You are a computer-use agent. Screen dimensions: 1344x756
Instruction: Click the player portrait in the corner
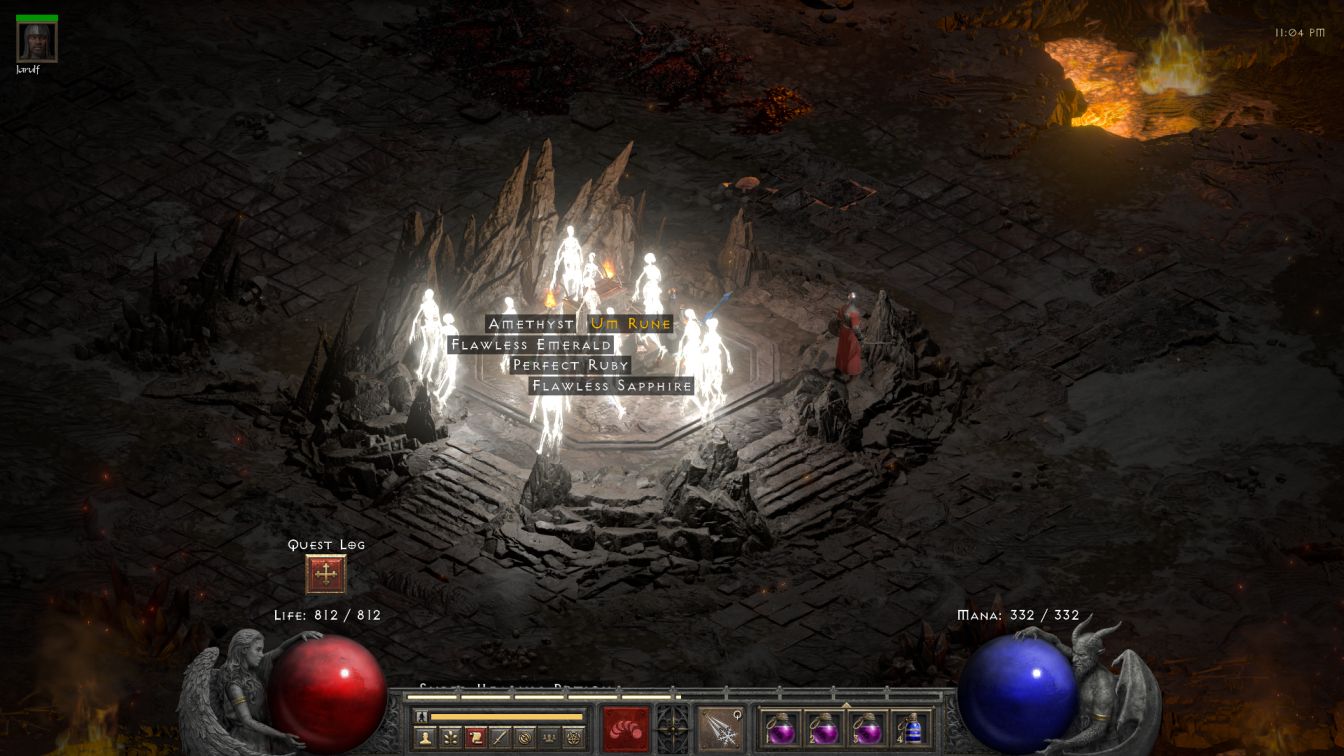pyautogui.click(x=37, y=42)
